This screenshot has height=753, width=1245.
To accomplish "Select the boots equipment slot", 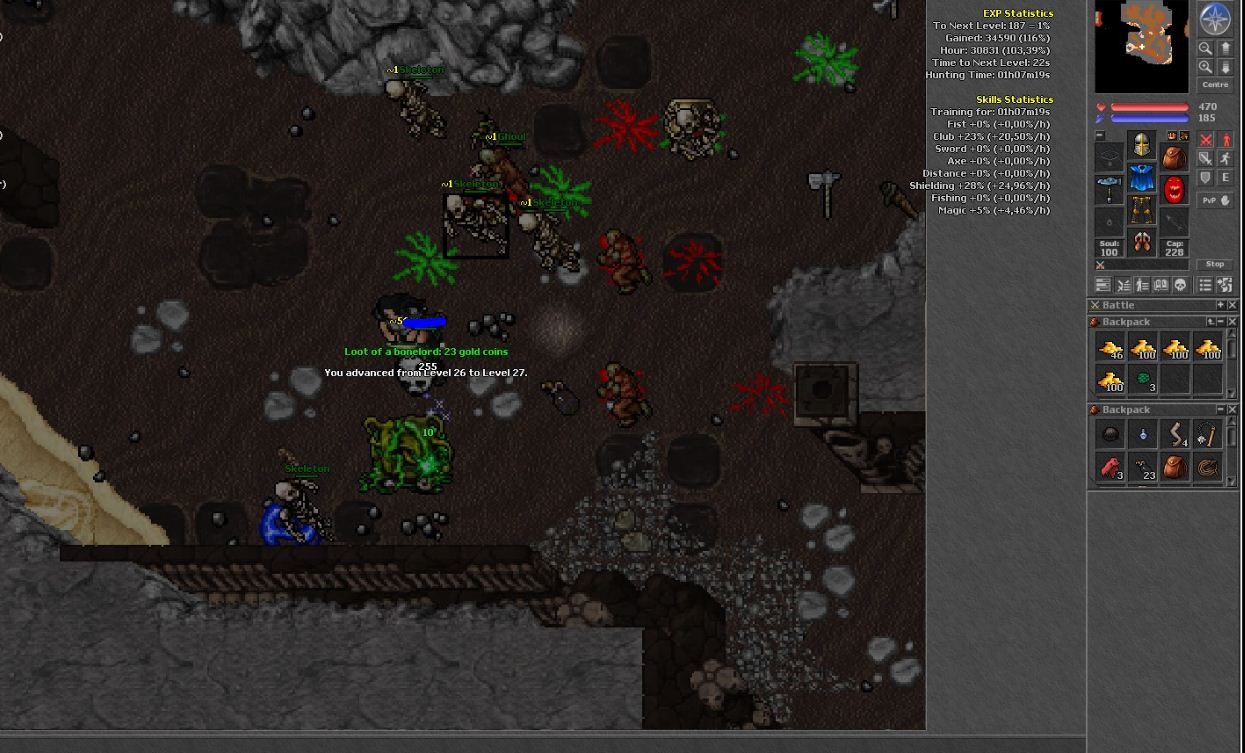I will [x=1141, y=242].
